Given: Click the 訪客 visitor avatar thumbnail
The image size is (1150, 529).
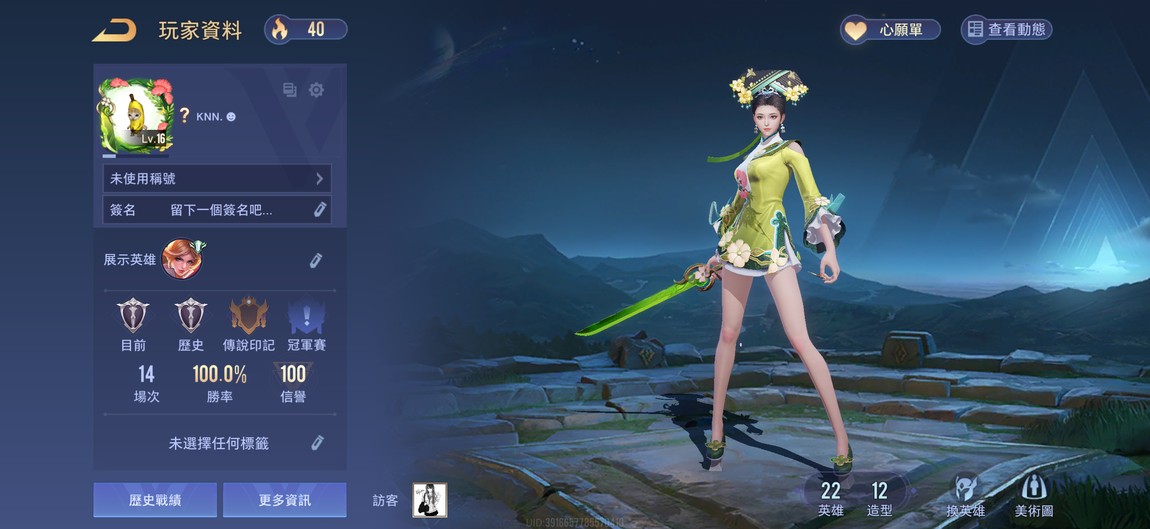Looking at the screenshot, I should [430, 500].
